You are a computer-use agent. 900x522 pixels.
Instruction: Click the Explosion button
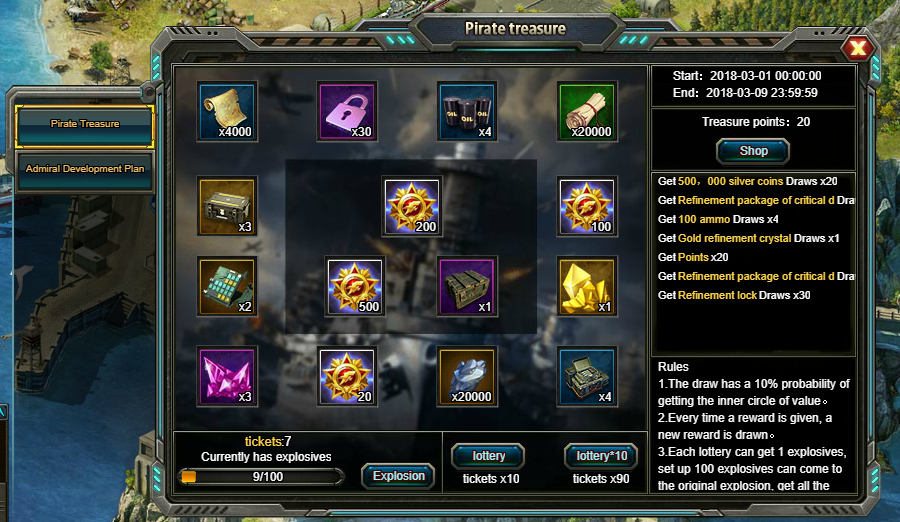click(398, 476)
